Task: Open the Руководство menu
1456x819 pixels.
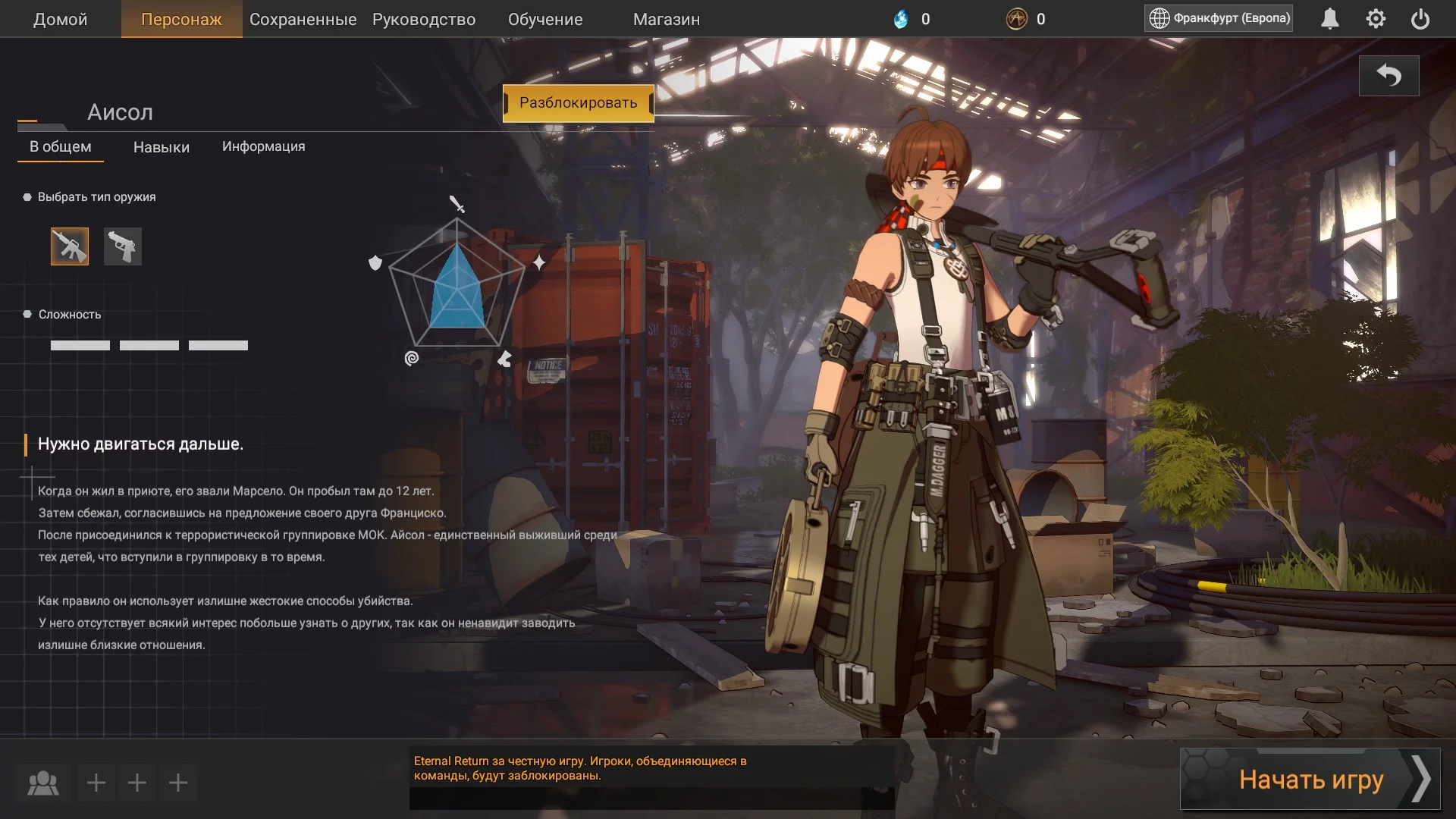Action: [x=424, y=19]
